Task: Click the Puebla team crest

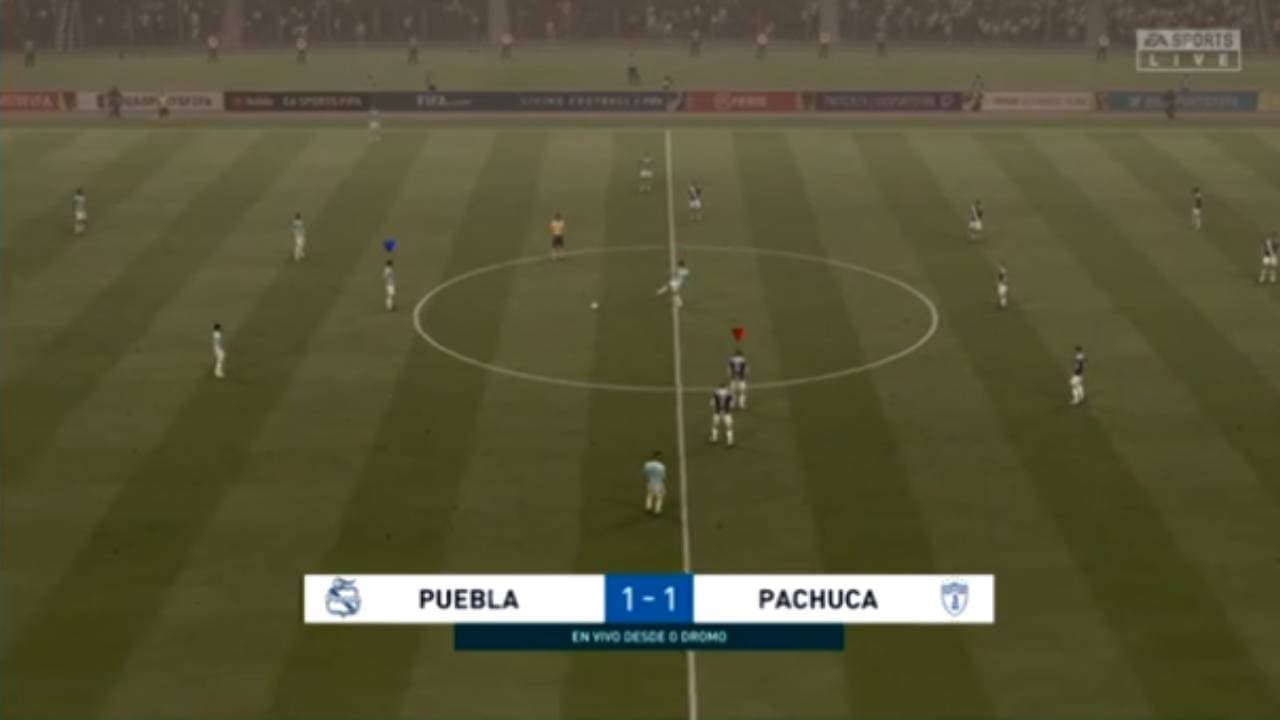Action: (343, 597)
